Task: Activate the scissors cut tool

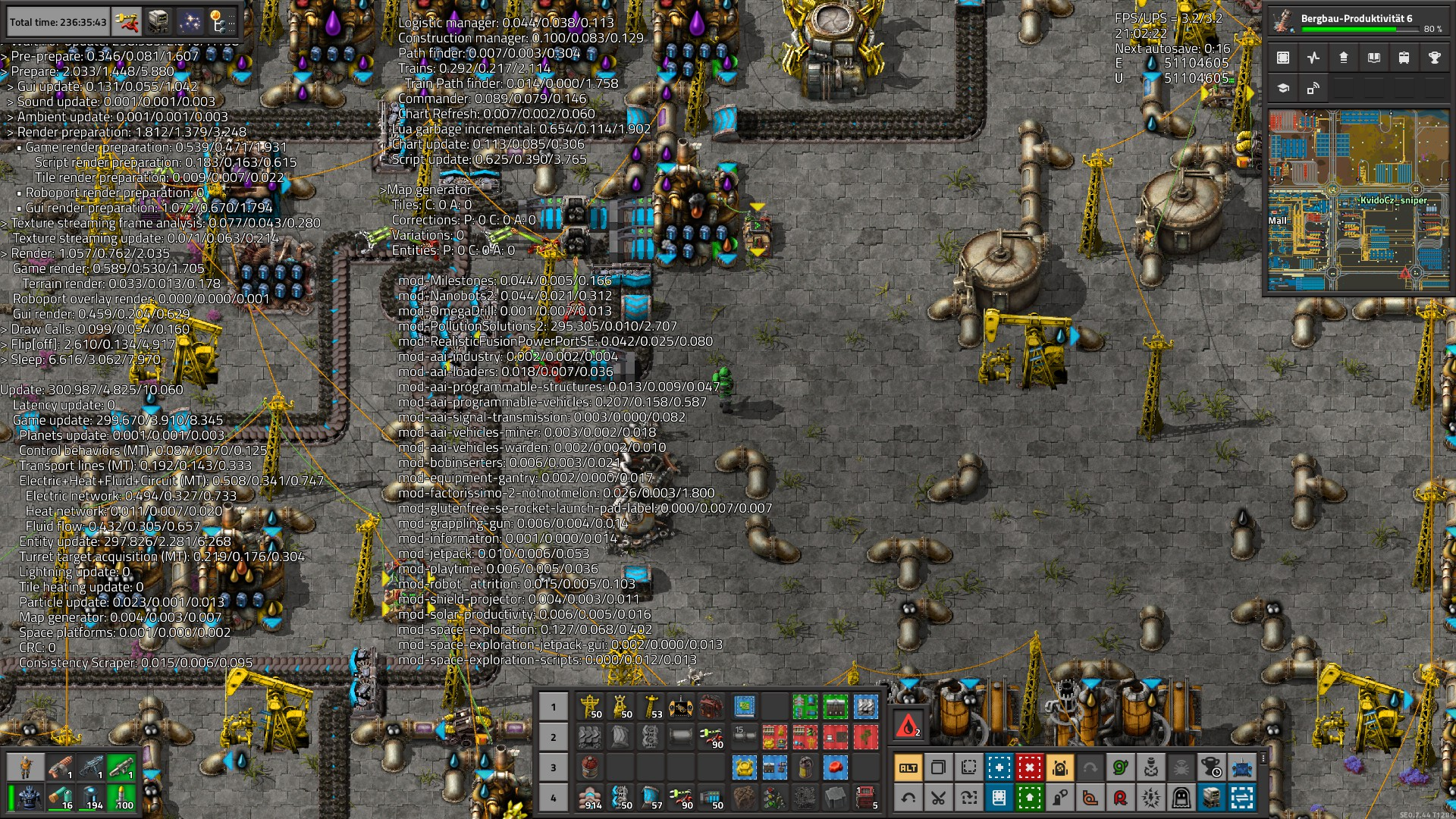Action: 938,798
